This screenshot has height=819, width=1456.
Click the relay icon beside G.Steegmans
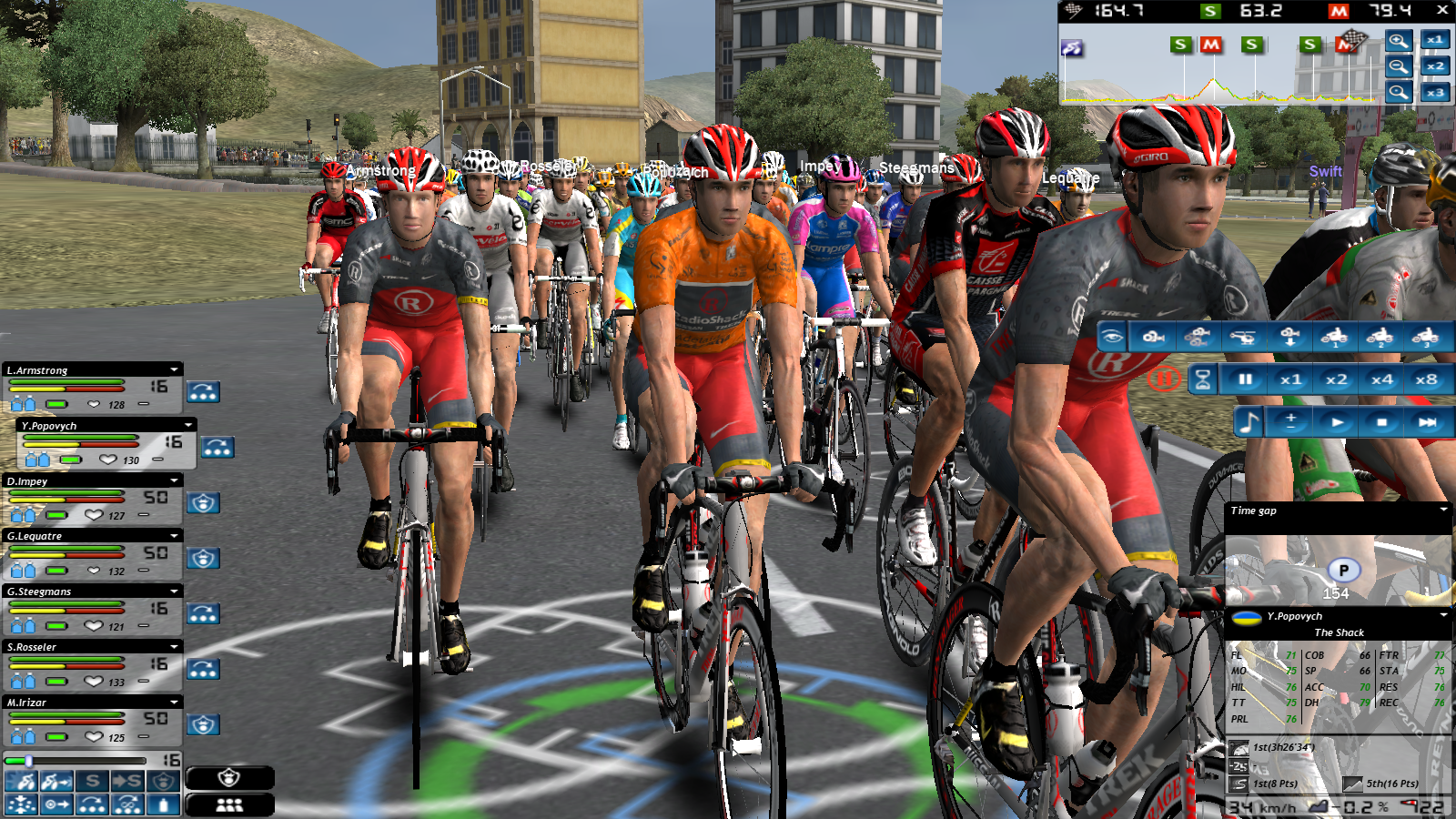[x=203, y=614]
